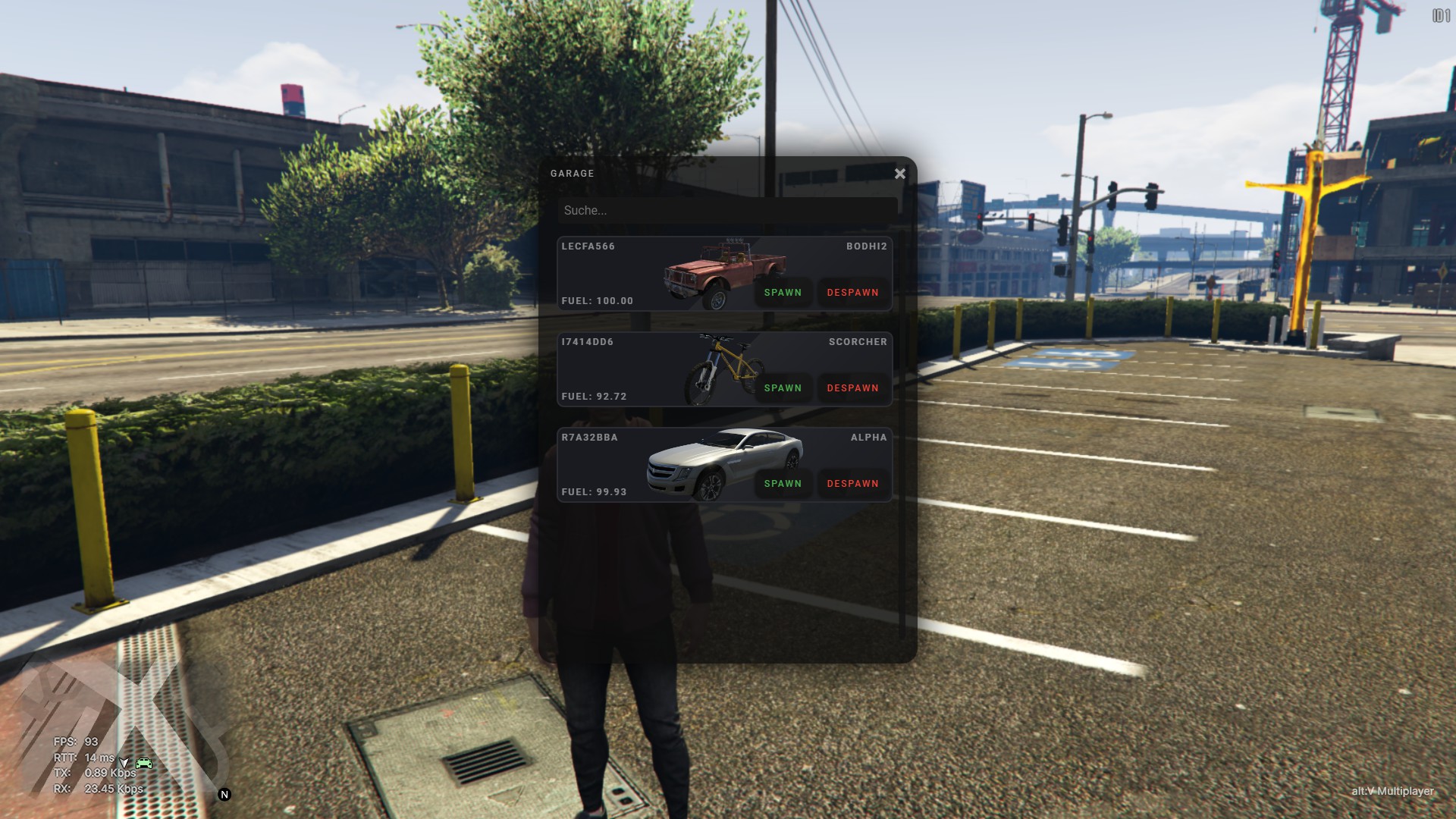
Task: Spawn the ALPHA car
Action: [x=783, y=484]
